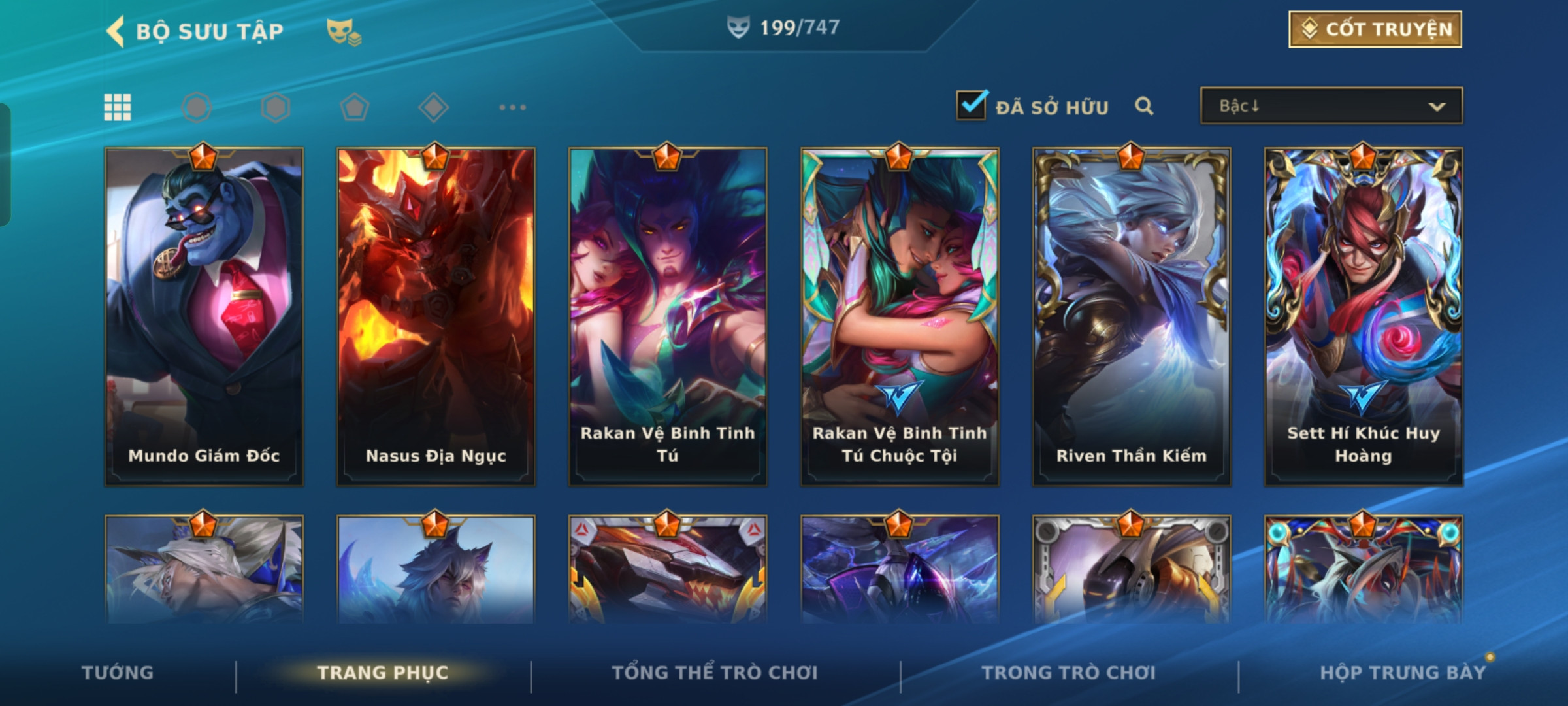
Task: Show all skins with grid filter
Action: [118, 107]
